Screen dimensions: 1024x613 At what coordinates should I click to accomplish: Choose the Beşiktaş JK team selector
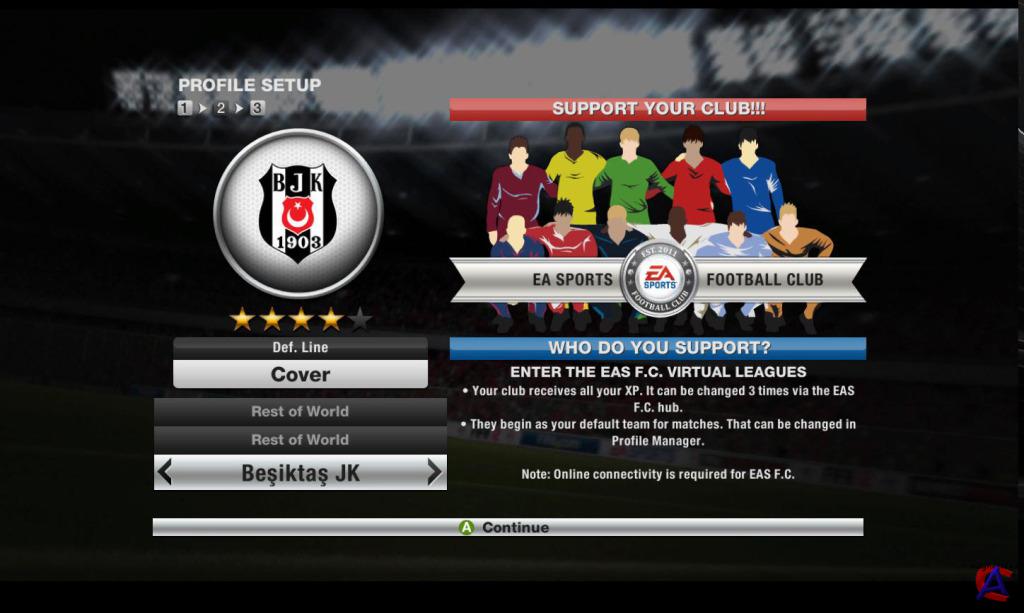pyautogui.click(x=300, y=473)
